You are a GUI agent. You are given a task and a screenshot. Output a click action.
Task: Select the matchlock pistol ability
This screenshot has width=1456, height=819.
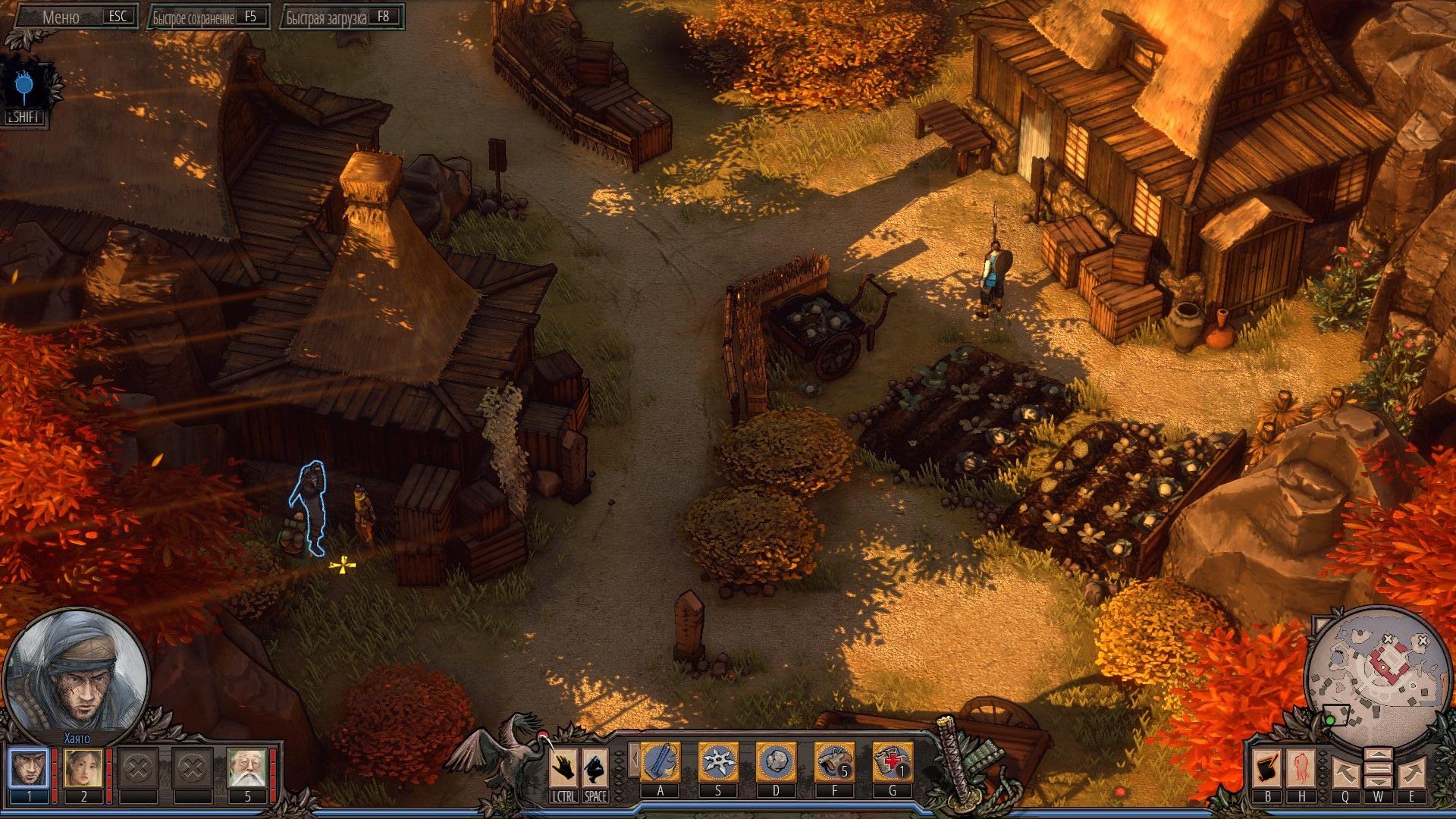click(x=833, y=762)
